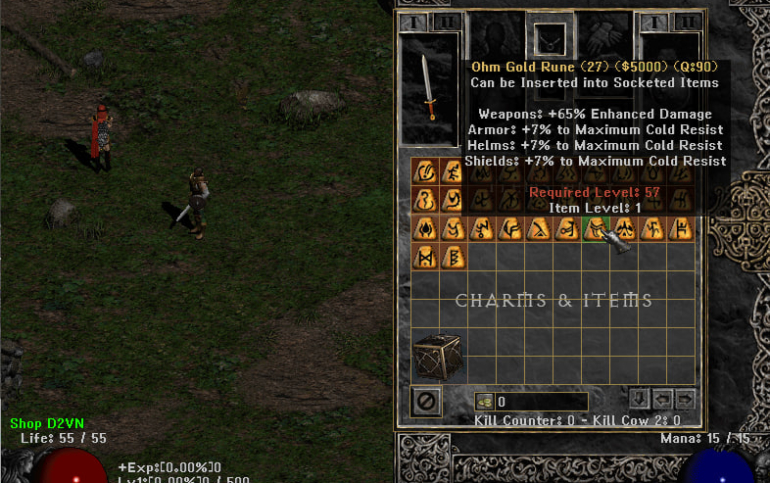Click the right arrow inventory button
The height and width of the screenshot is (483, 770).
[685, 399]
